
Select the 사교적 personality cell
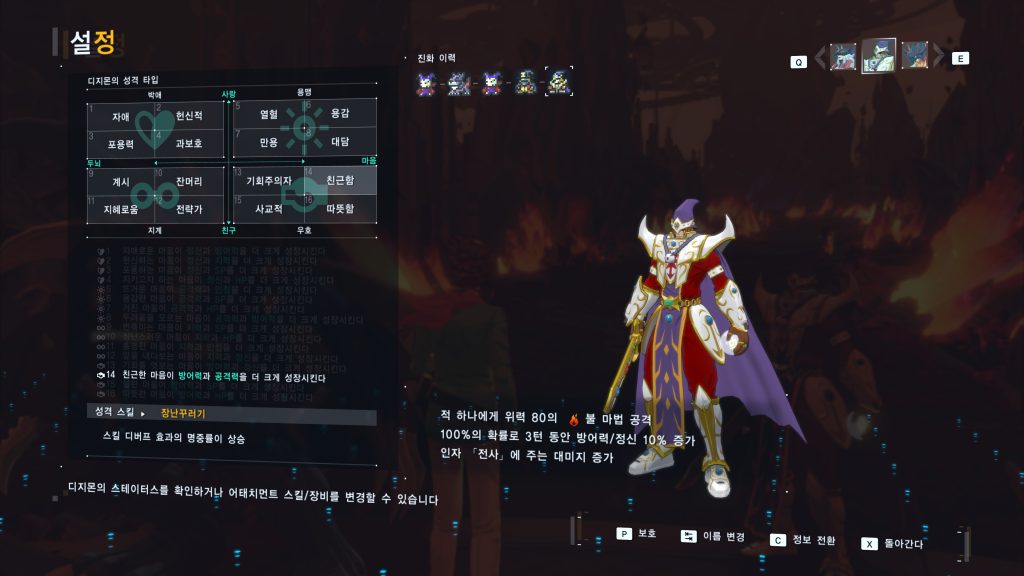(x=268, y=209)
